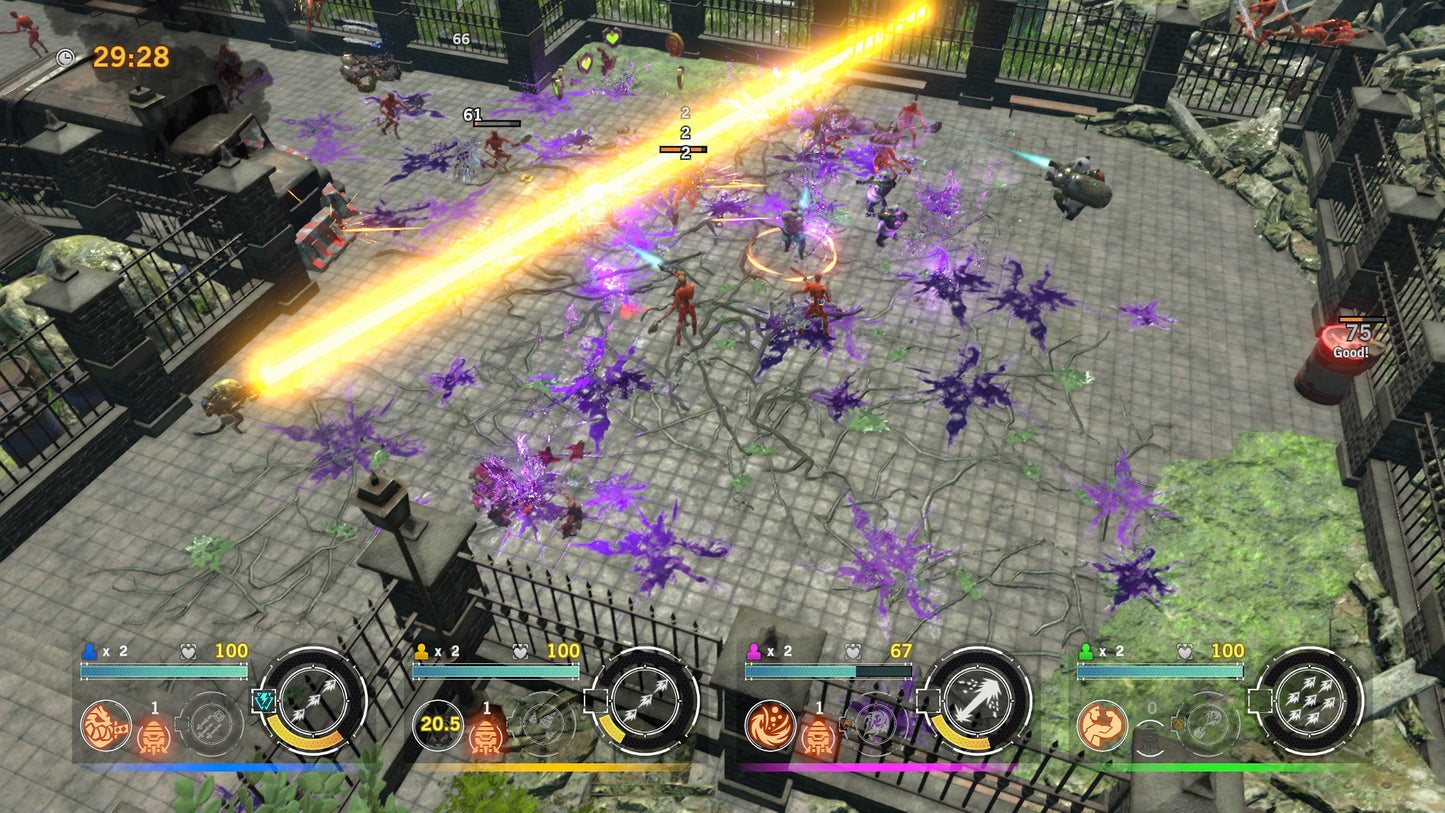Viewport: 1445px width, 813px height.
Task: Click the clock icon beside the 29:28 timer
Action: [x=66, y=58]
